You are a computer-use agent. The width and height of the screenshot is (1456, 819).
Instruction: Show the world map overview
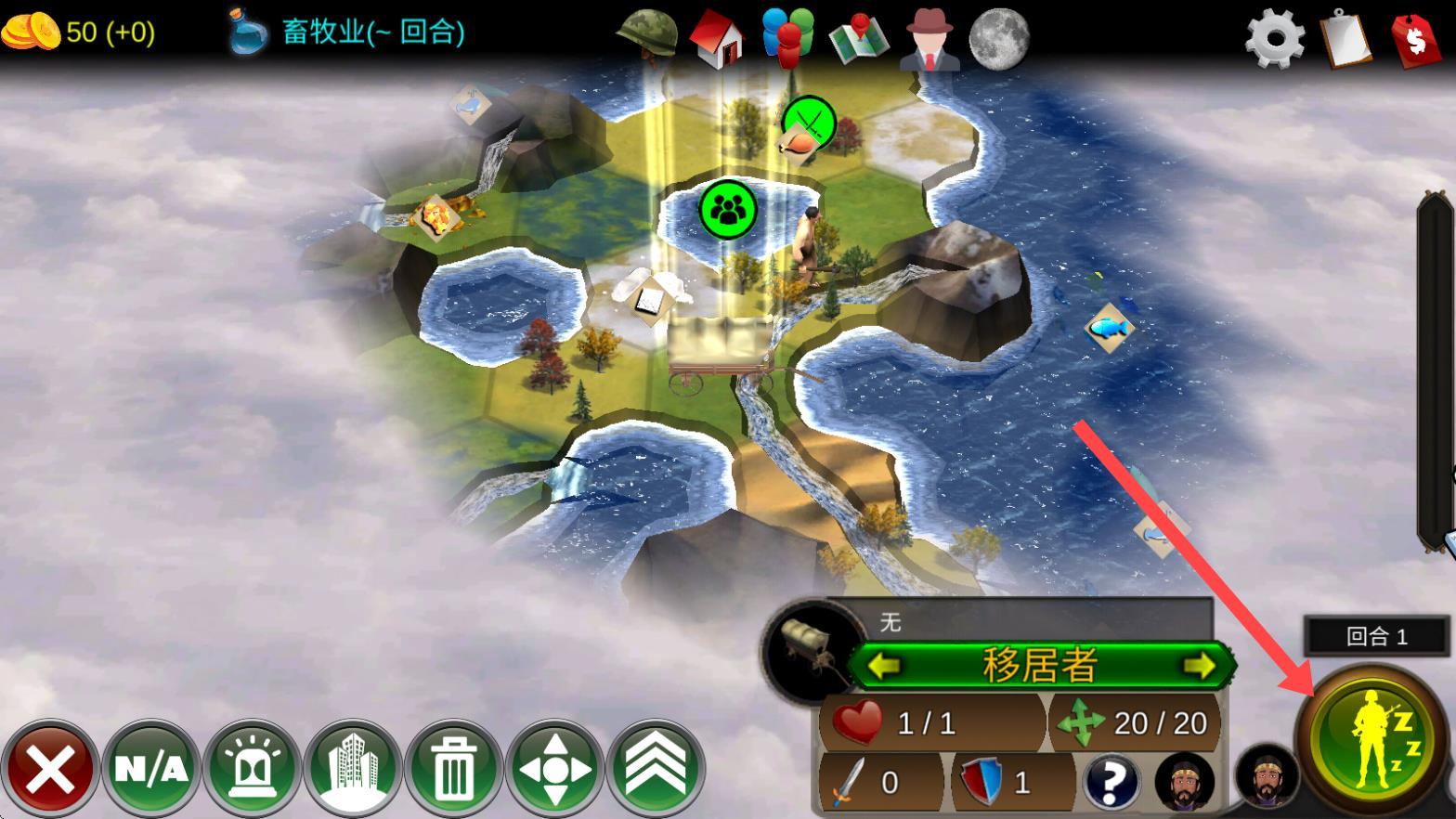coord(858,39)
